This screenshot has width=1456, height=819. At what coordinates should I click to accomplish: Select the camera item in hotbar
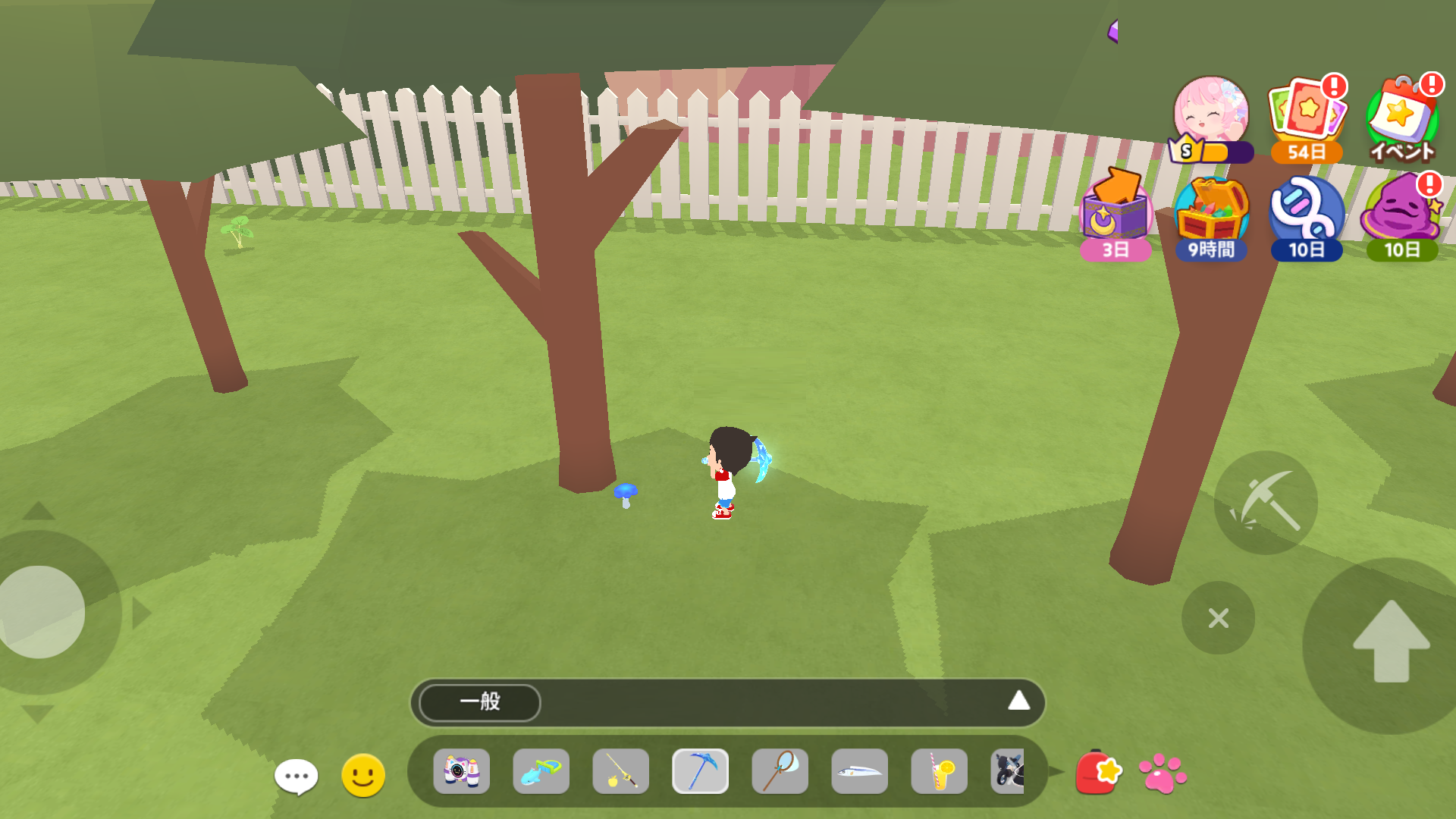461,771
